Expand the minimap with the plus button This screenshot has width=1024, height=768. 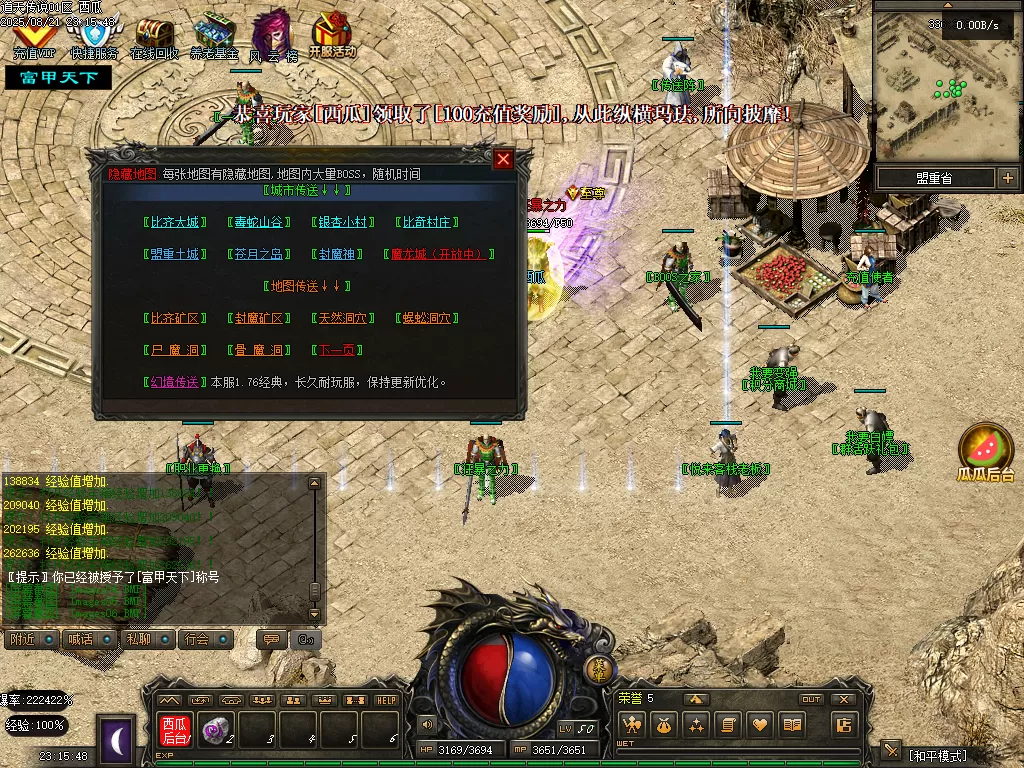click(1007, 178)
